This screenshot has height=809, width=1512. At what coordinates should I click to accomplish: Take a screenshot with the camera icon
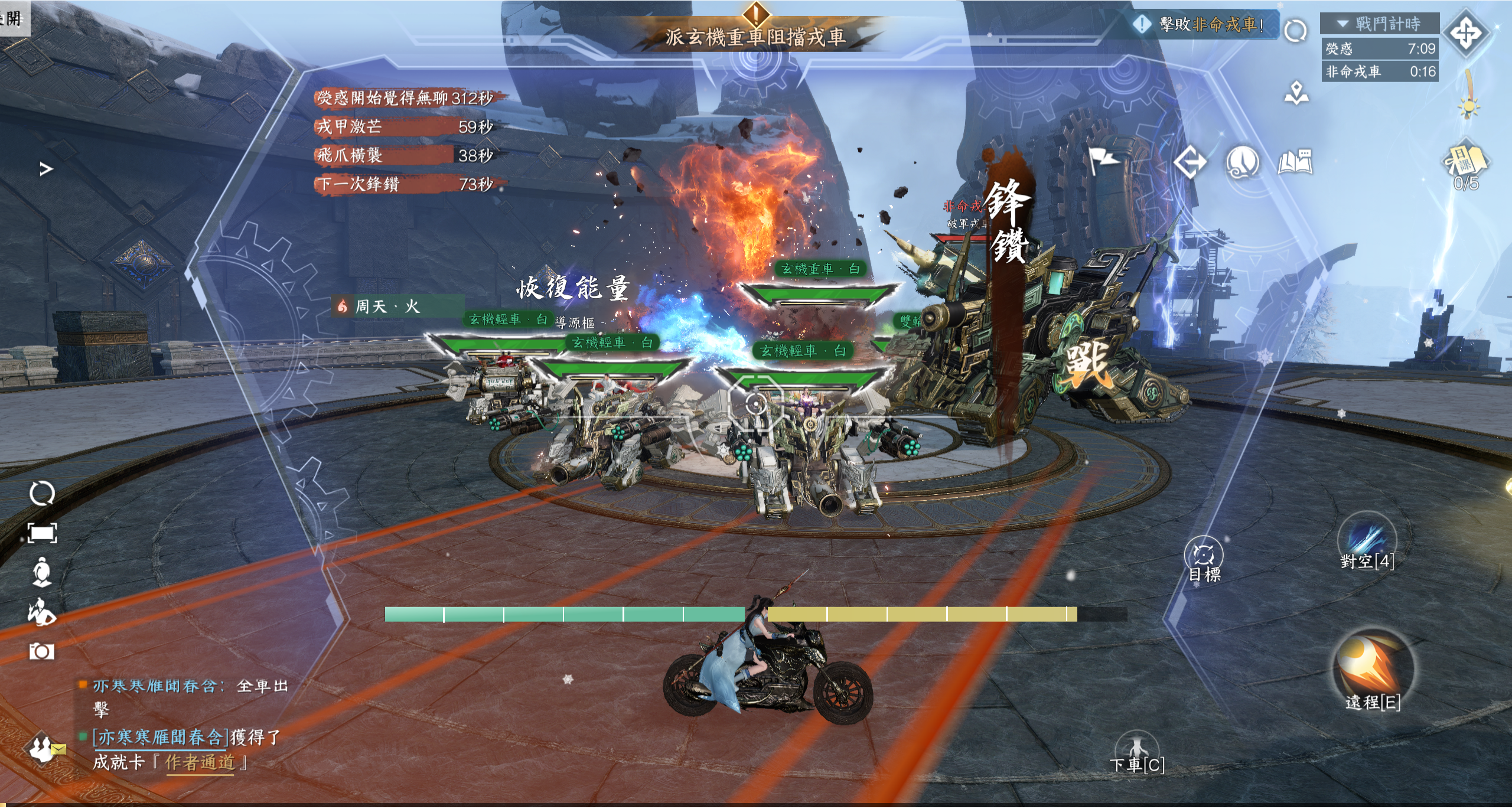click(41, 651)
